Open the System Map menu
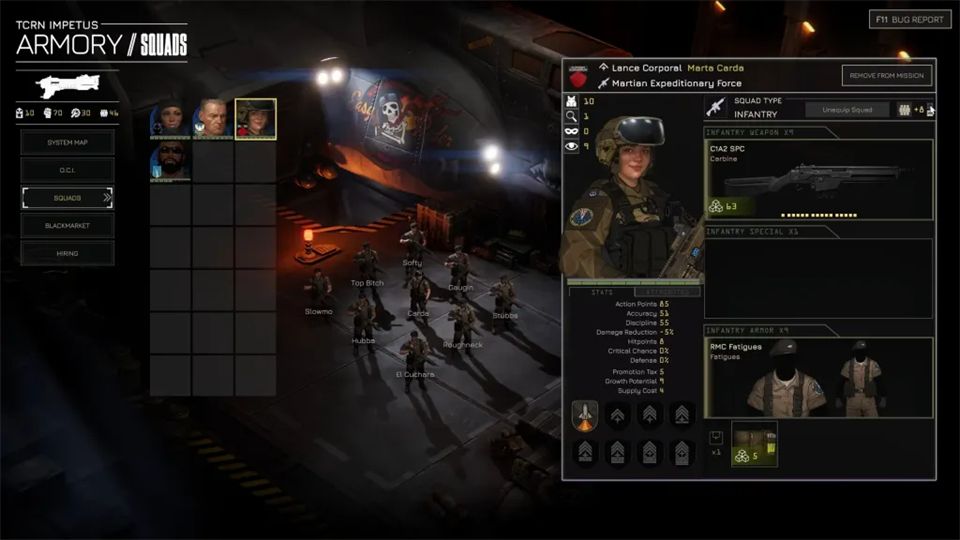Image resolution: width=960 pixels, height=540 pixels. pyautogui.click(x=67, y=142)
